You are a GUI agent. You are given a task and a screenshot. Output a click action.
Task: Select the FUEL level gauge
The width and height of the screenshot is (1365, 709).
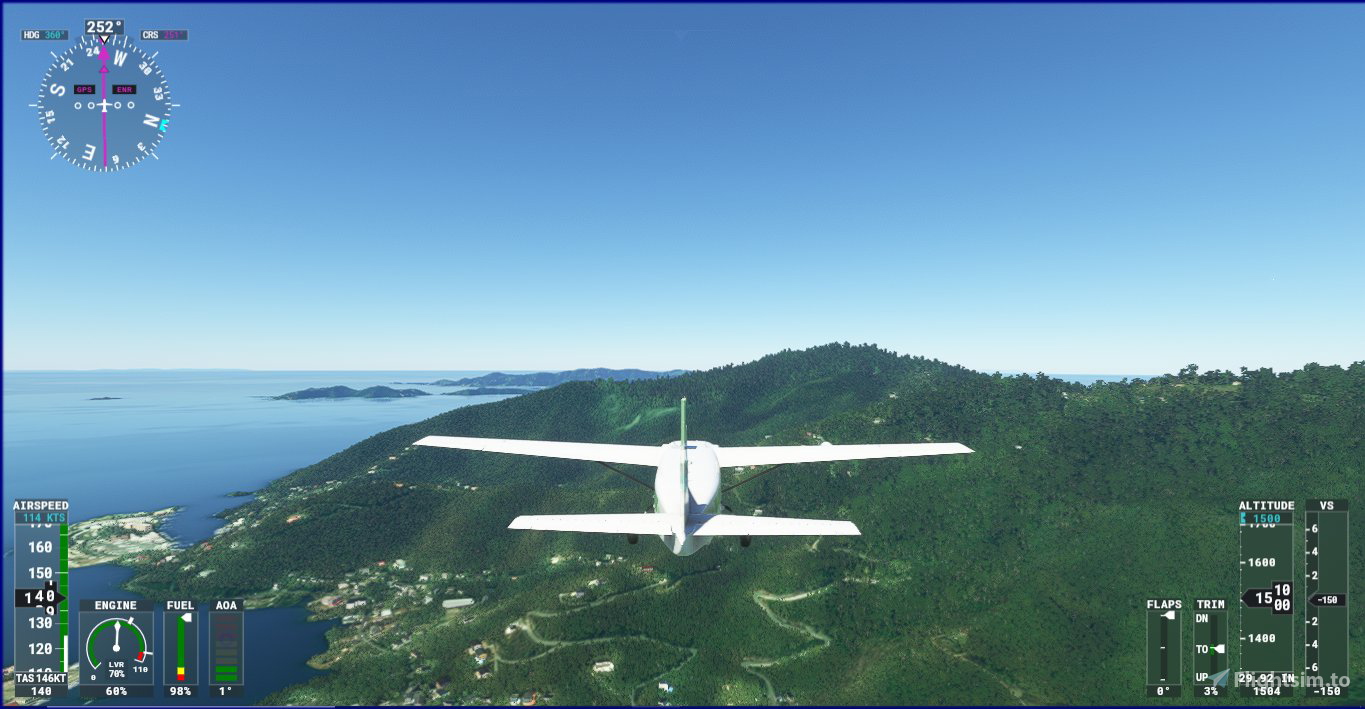pos(181,648)
